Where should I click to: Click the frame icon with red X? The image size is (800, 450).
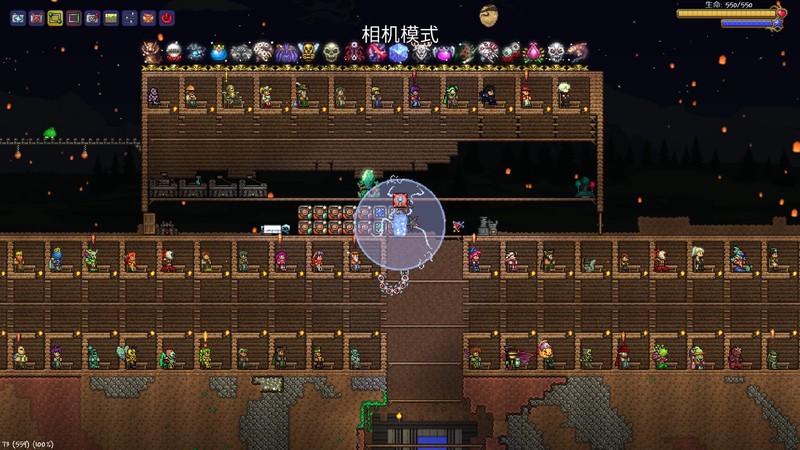[x=36, y=18]
